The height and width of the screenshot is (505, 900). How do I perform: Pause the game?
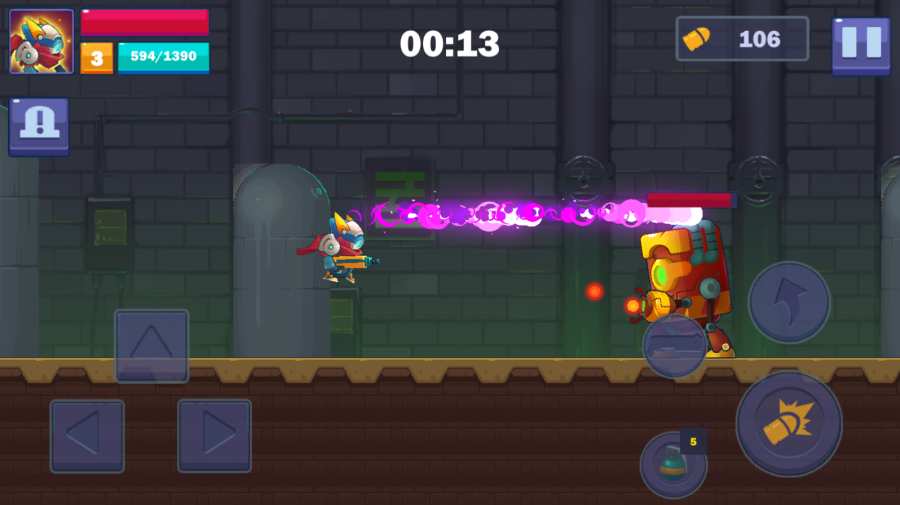tap(860, 44)
